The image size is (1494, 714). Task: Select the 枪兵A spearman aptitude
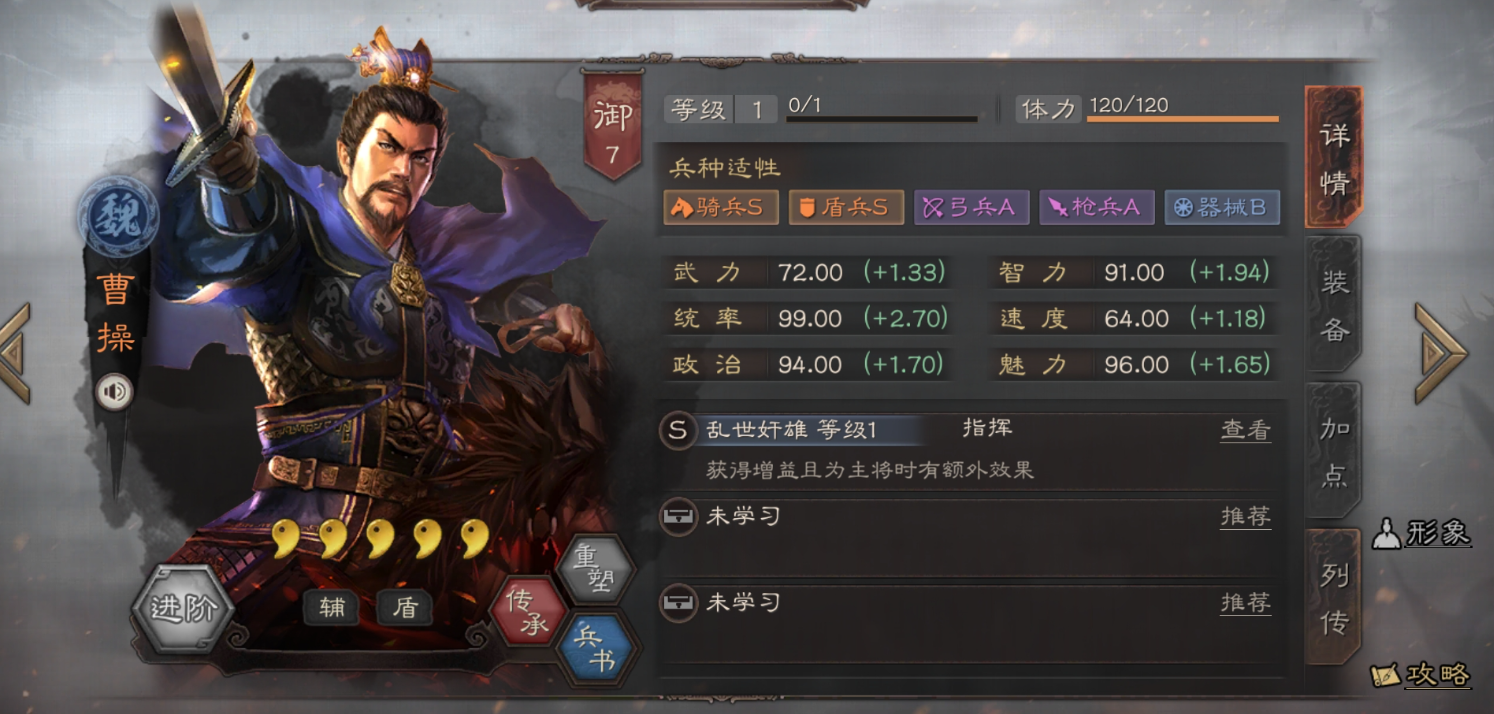point(1097,208)
